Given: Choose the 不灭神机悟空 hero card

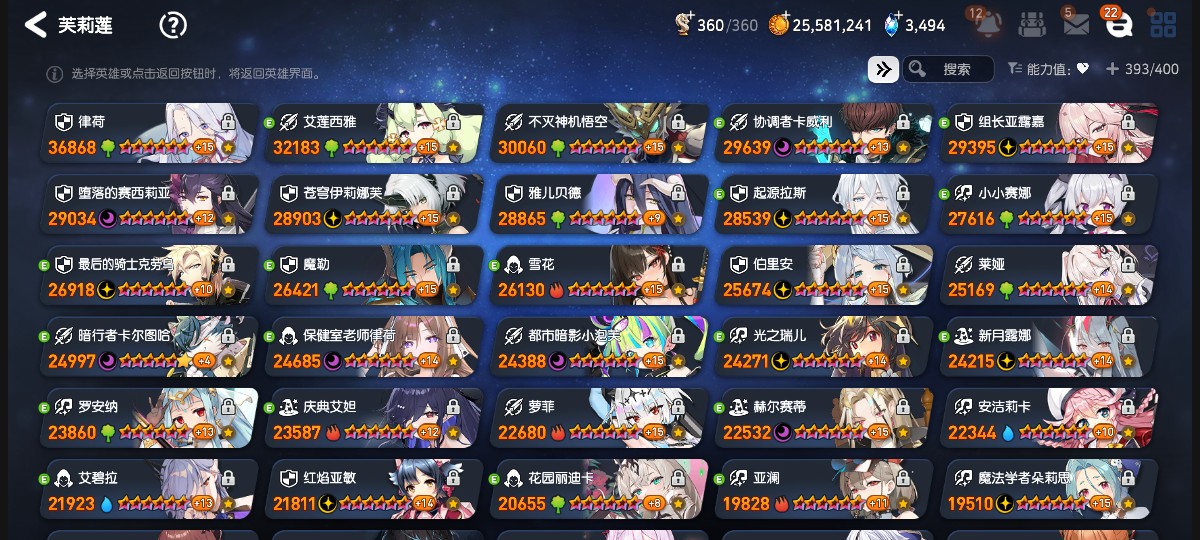Looking at the screenshot, I should click(600, 134).
